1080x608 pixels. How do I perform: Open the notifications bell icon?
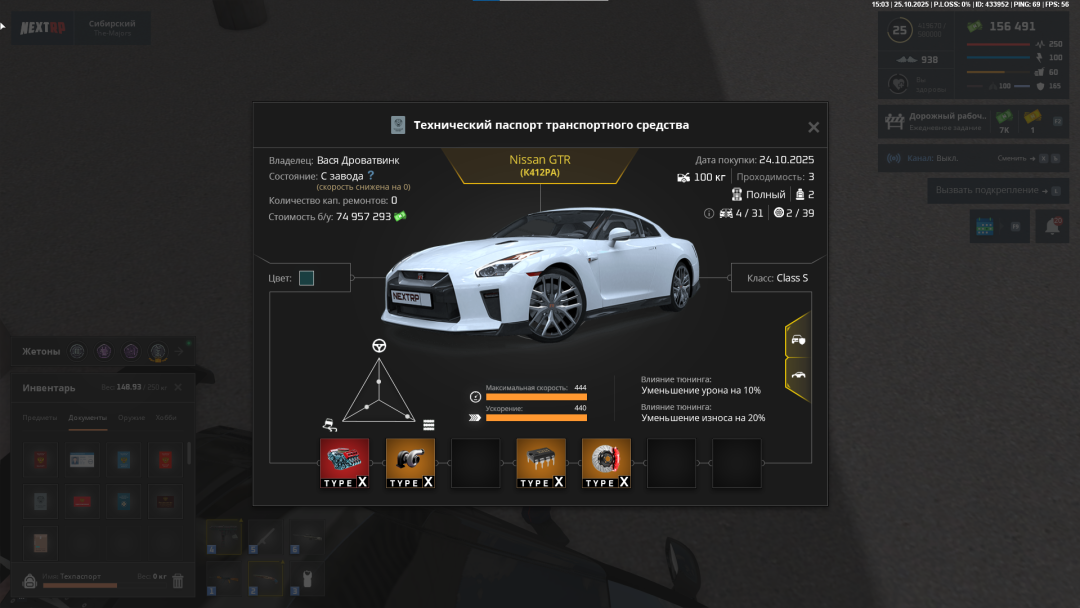pos(1052,227)
